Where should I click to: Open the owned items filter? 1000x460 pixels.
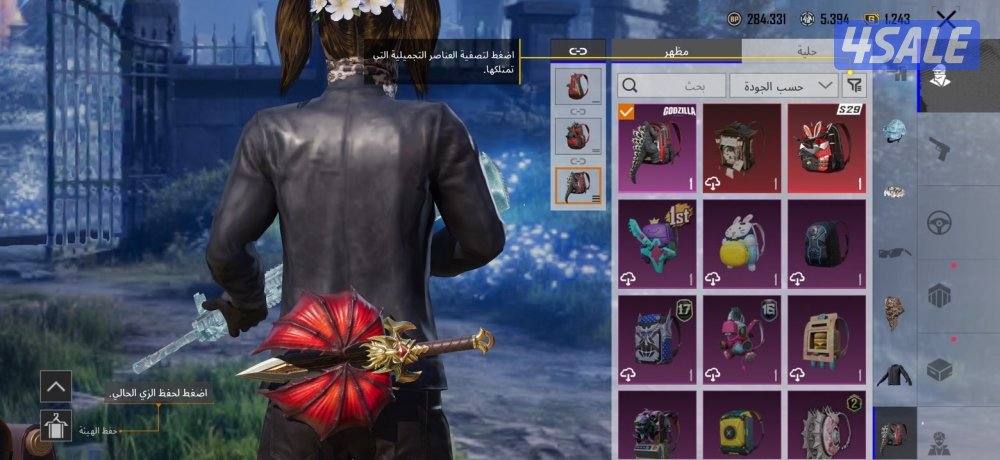(x=854, y=86)
